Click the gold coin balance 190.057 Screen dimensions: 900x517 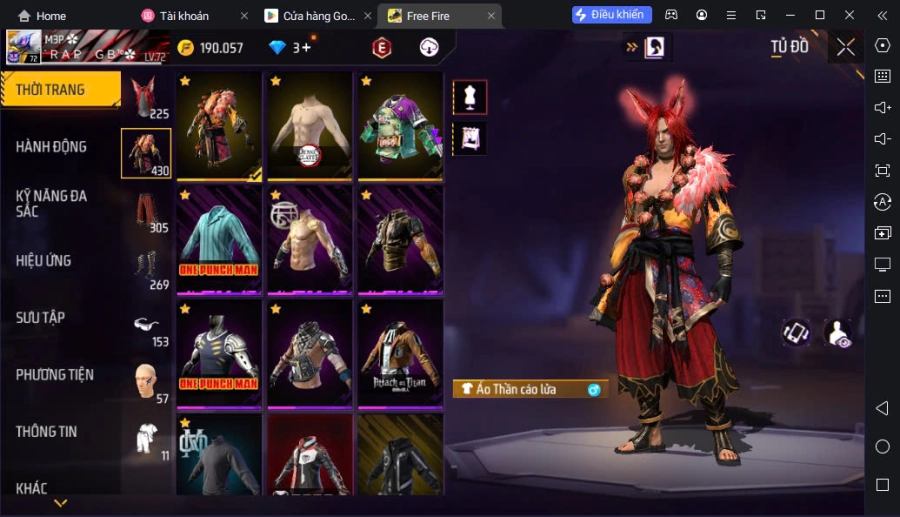[x=210, y=48]
